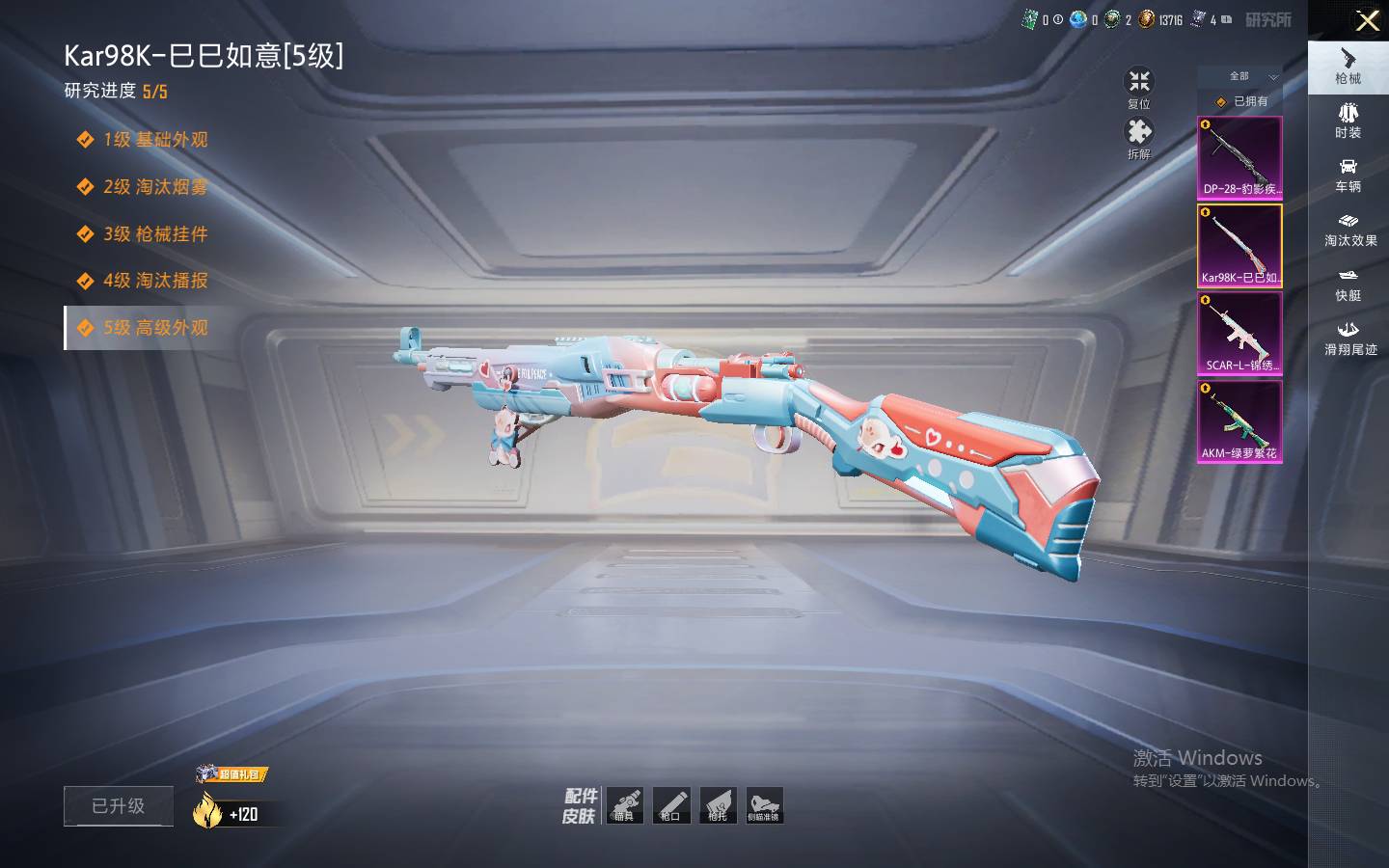Screen dimensions: 1389x868
Task: Select the 枪口 muzzle attachment skin
Action: (671, 805)
